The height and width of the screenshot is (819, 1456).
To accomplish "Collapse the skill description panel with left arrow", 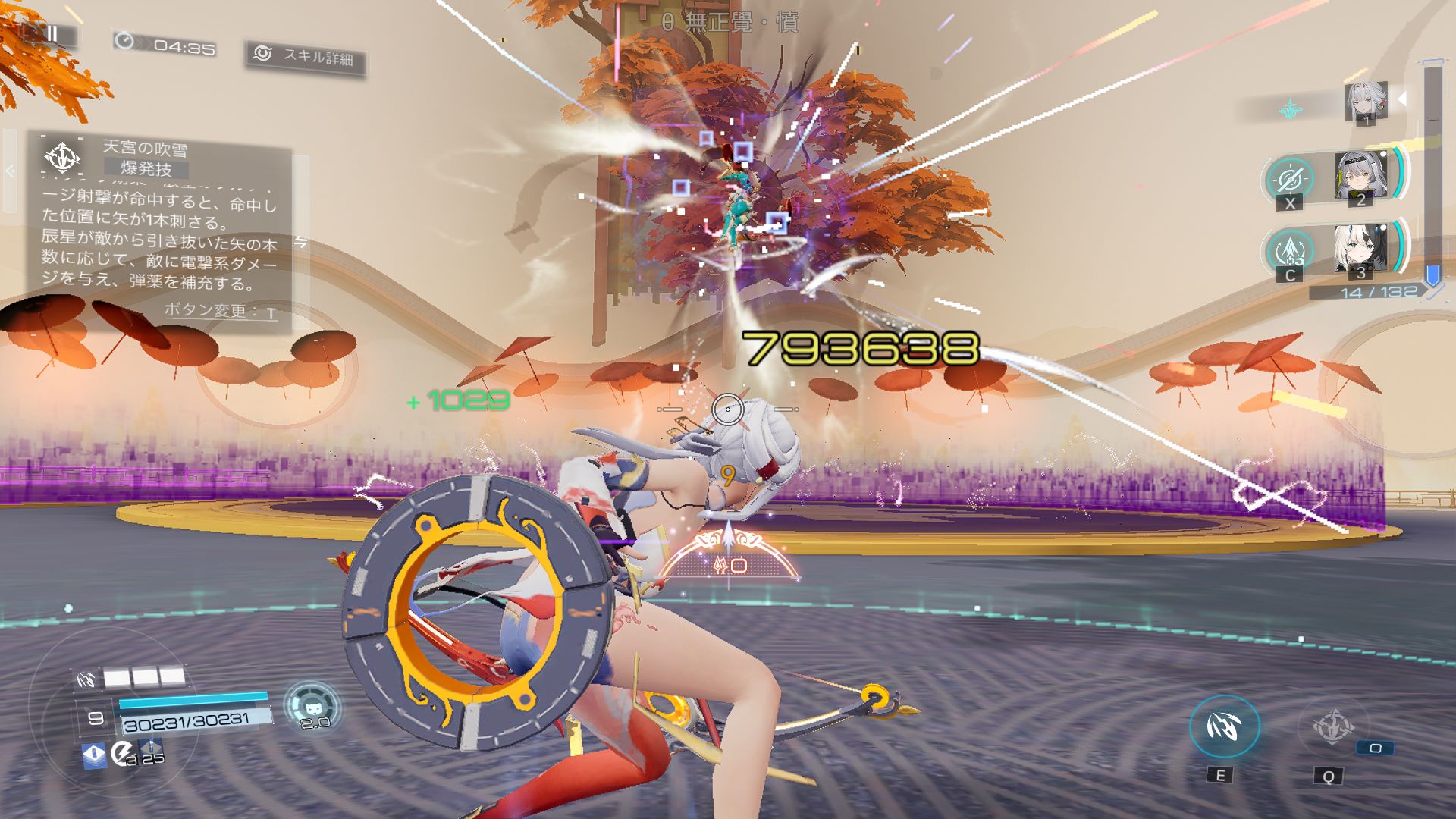I will coord(10,171).
